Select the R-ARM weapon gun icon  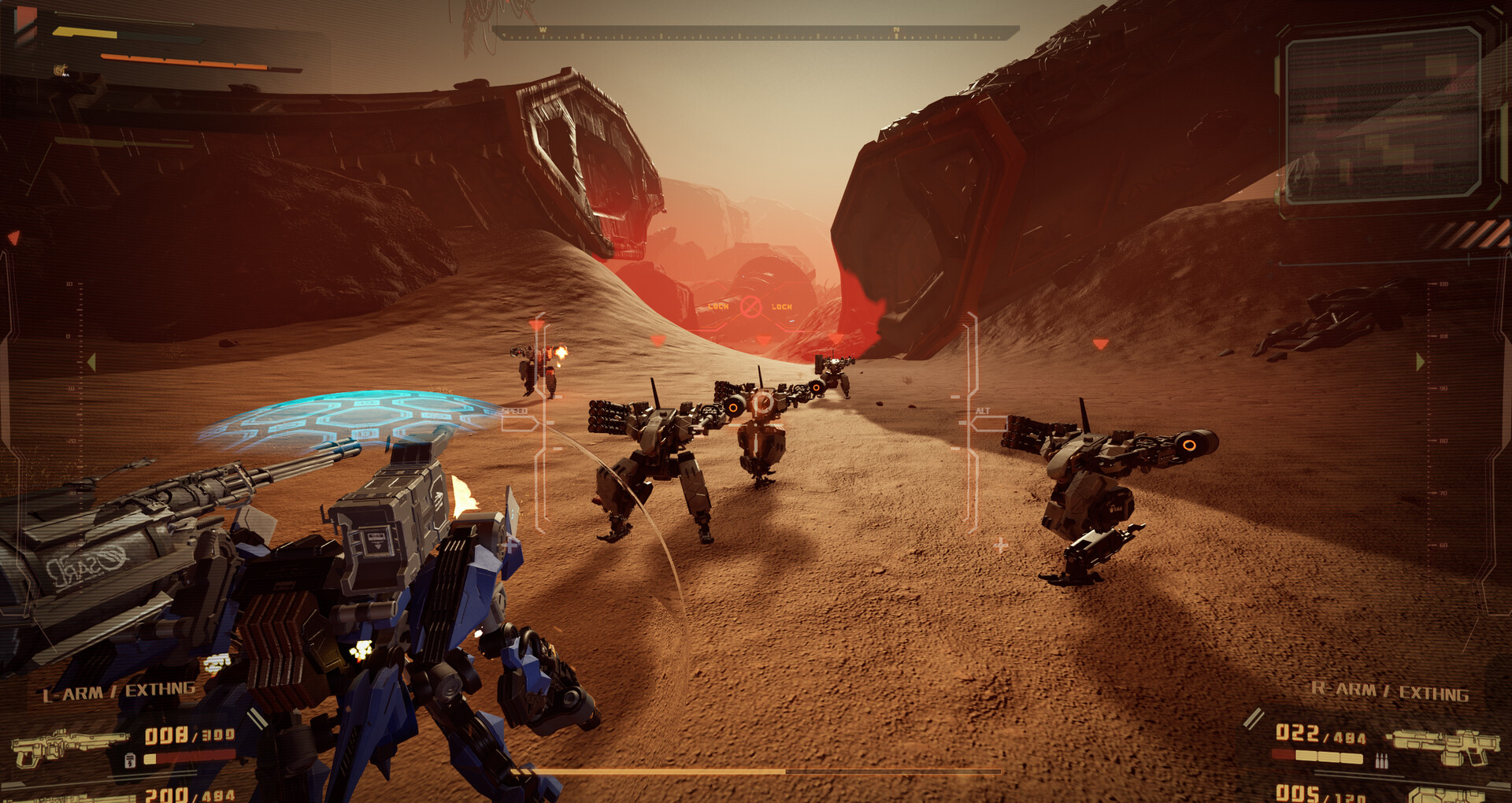[1443, 746]
